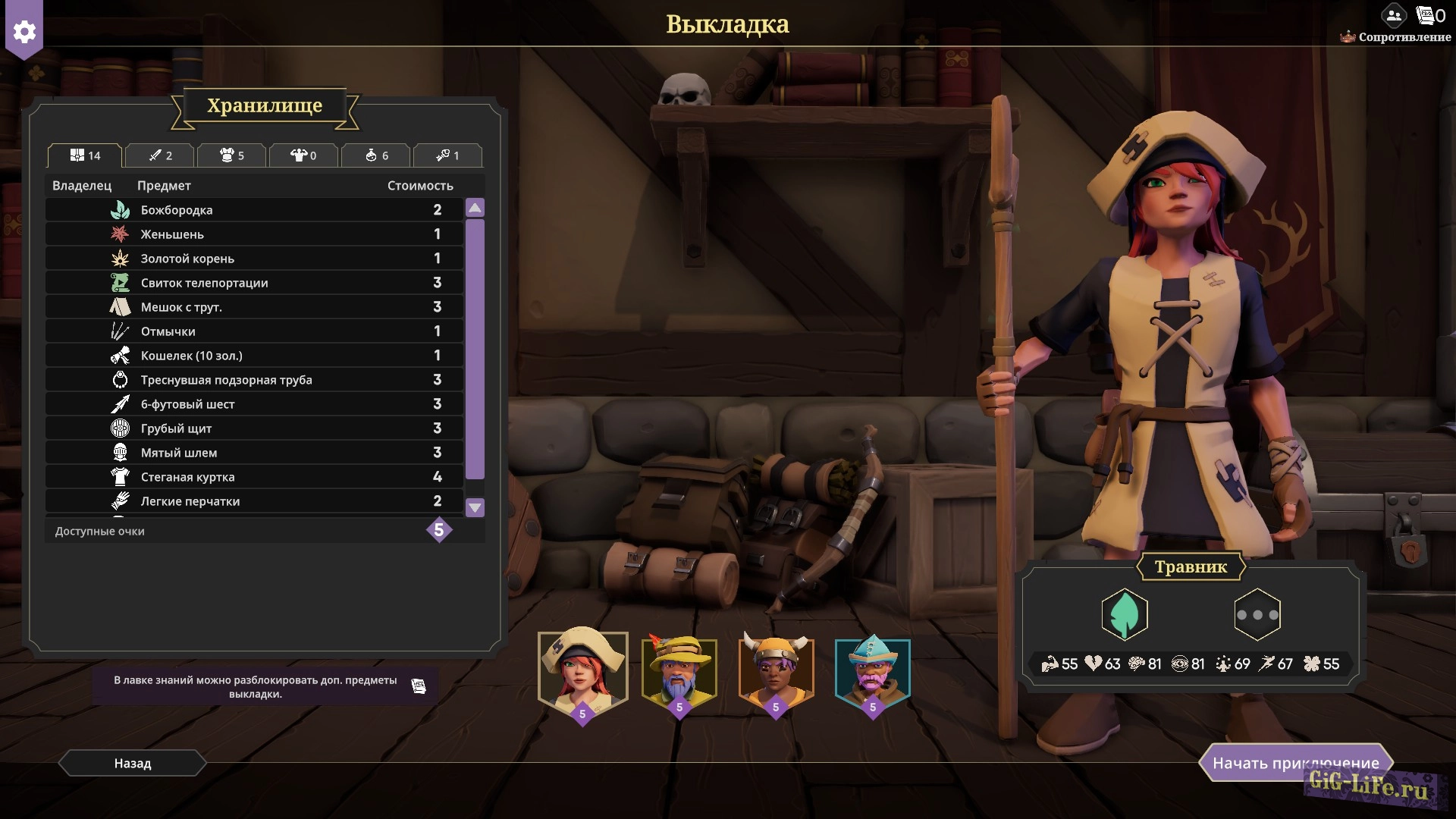Click the scroll-up arrow of the item list

click(x=475, y=208)
